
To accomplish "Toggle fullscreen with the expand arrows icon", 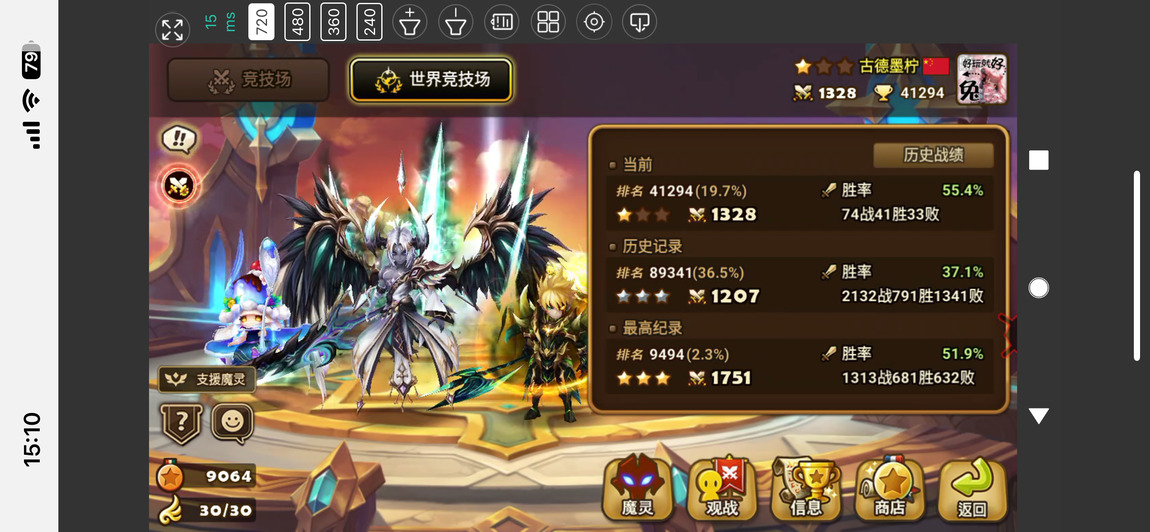I will pos(172,30).
